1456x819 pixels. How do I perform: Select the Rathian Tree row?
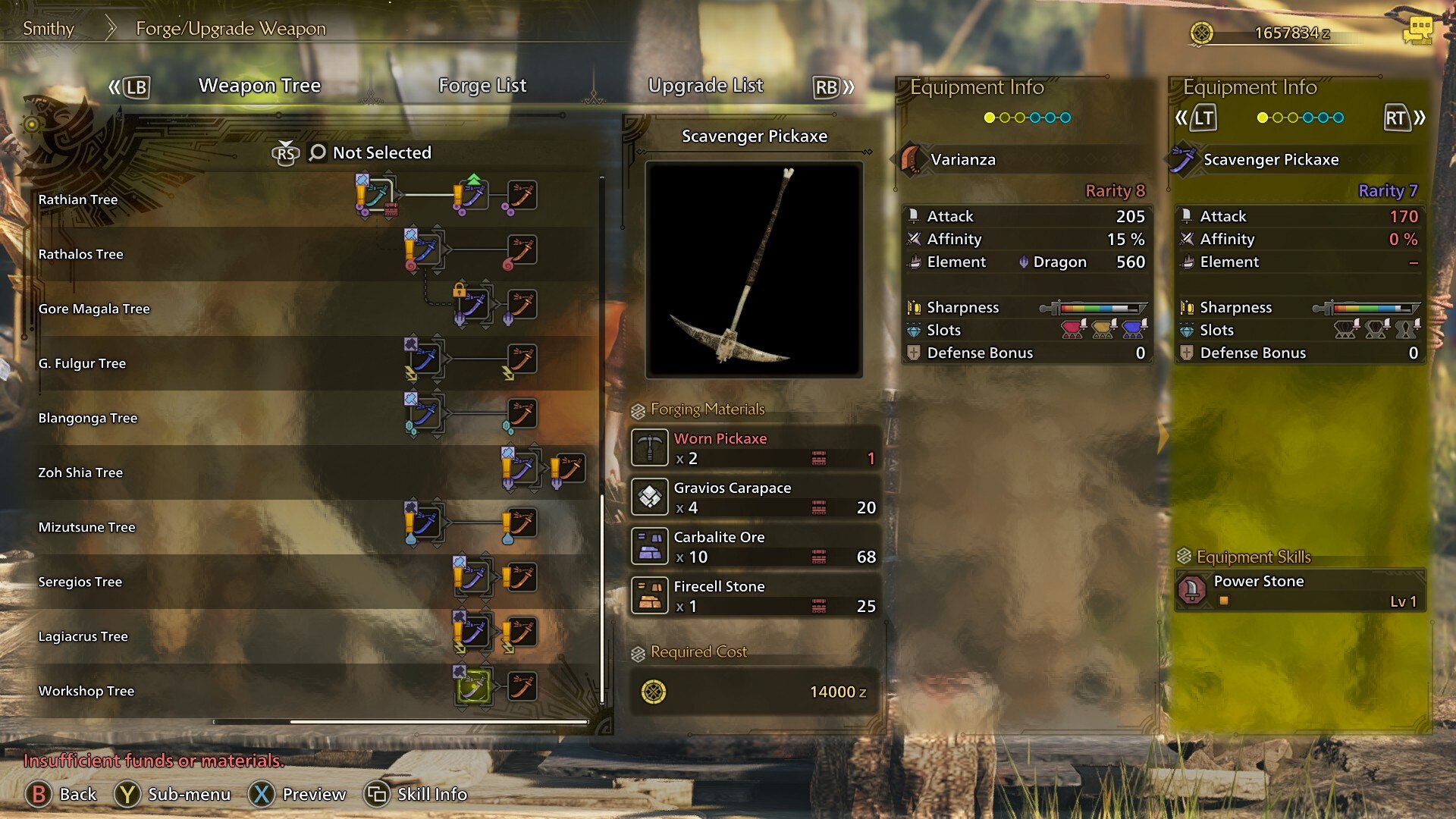78,199
